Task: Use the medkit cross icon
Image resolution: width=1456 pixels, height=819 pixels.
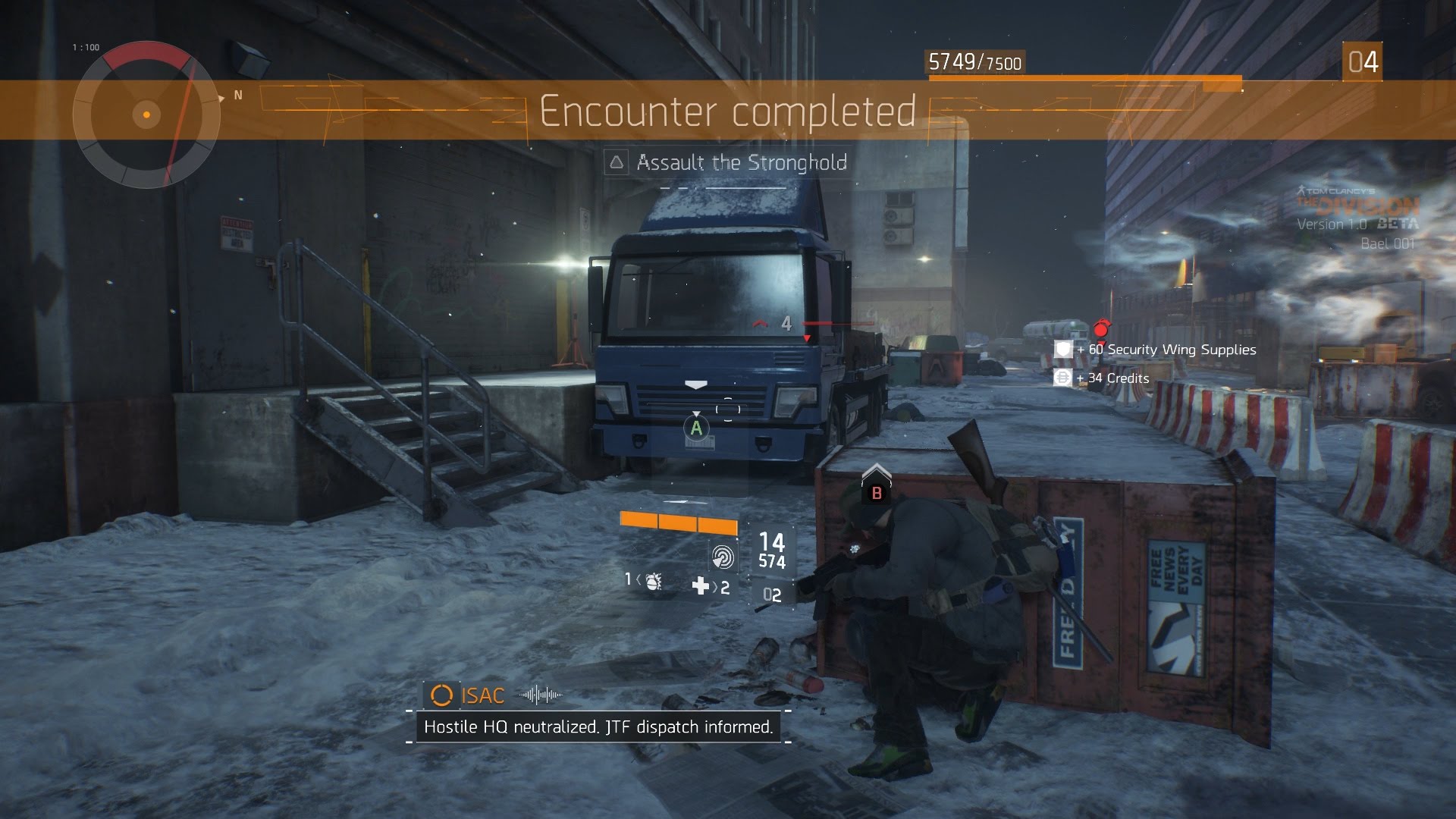Action: [x=701, y=585]
